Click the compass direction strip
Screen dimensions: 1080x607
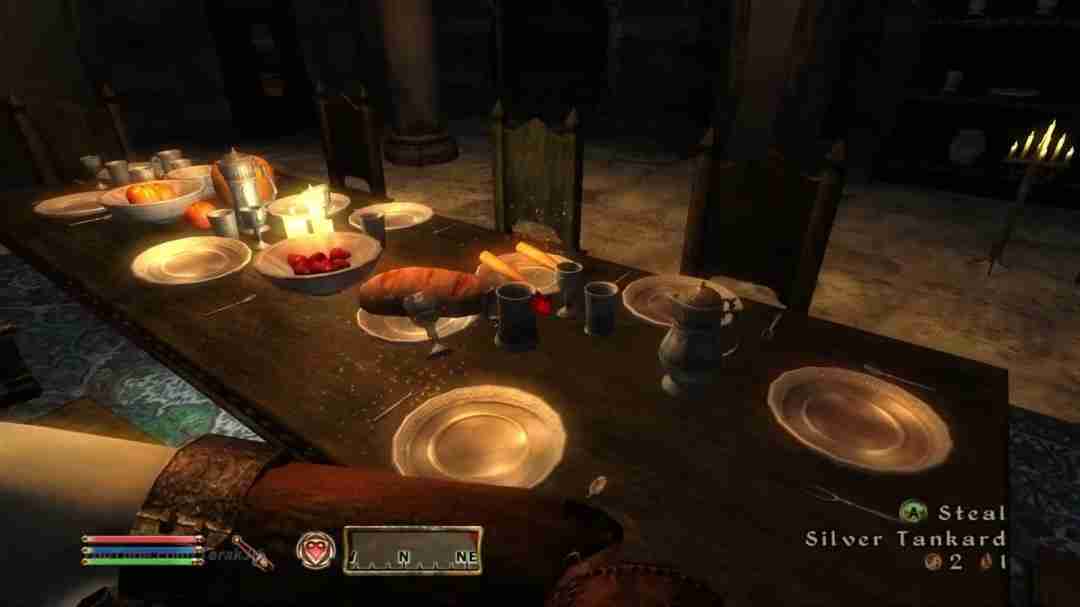[x=412, y=551]
